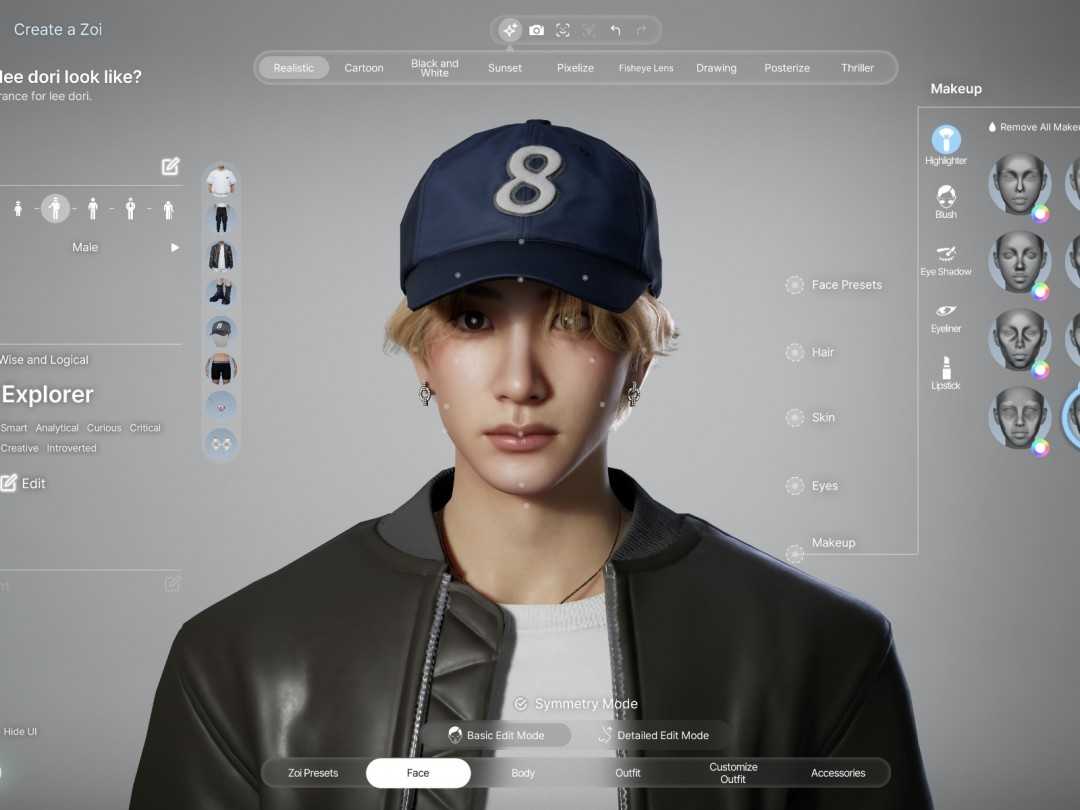Open the Accessories tab
This screenshot has width=1080, height=810.
(x=838, y=773)
